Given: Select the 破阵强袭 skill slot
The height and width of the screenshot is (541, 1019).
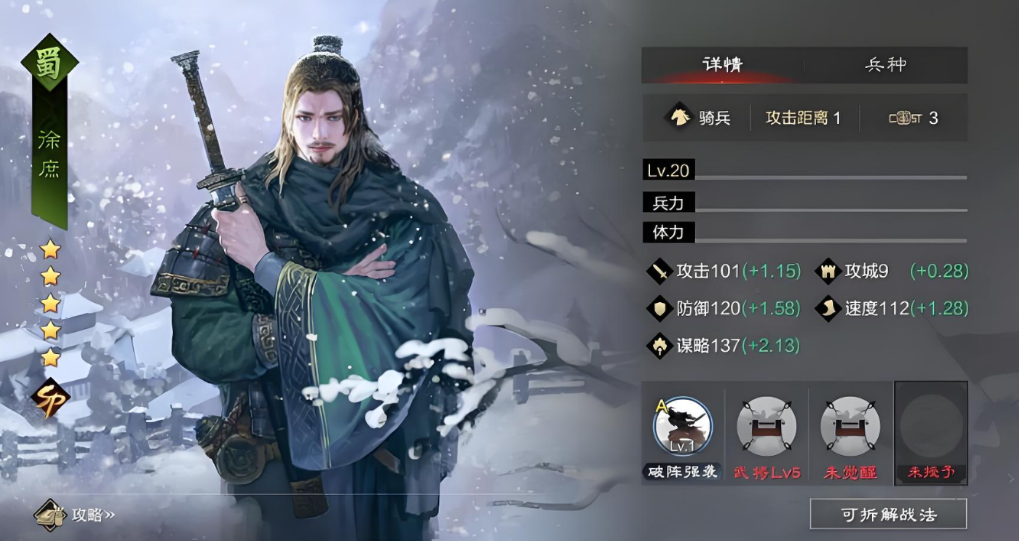Looking at the screenshot, I should pyautogui.click(x=682, y=427).
